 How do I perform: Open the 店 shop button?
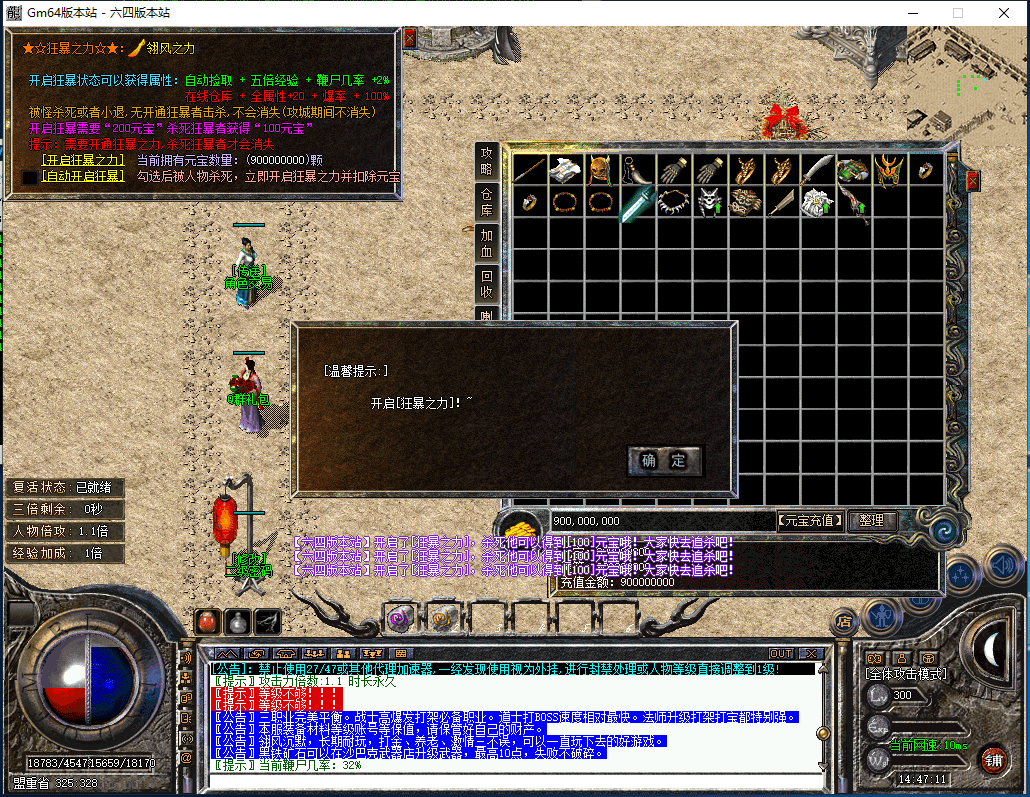pyautogui.click(x=846, y=621)
